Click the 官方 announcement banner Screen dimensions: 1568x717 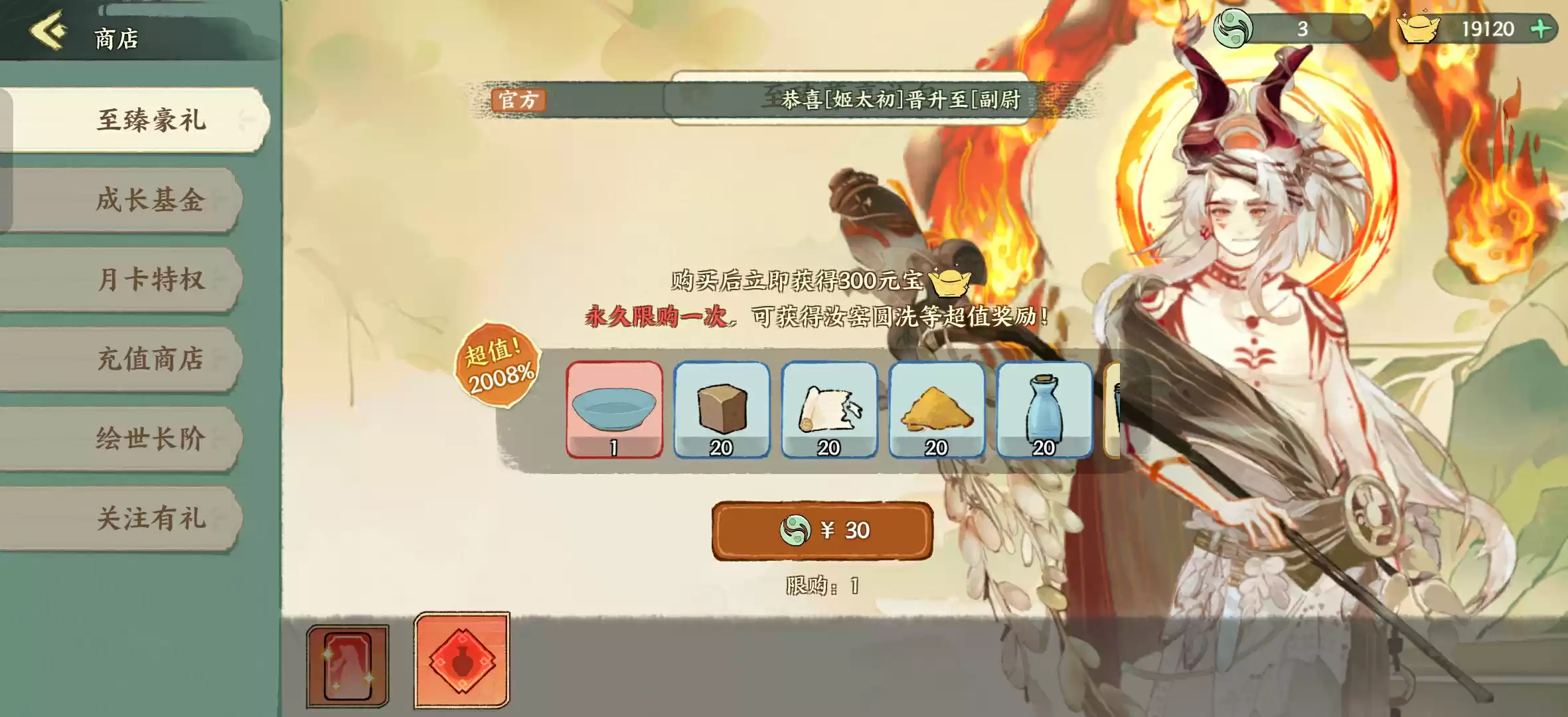[521, 101]
